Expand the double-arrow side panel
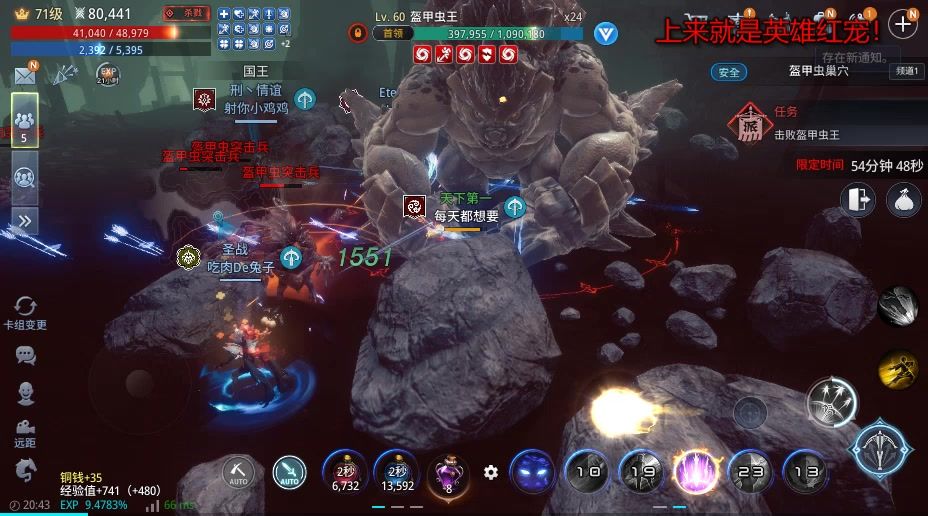The height and width of the screenshot is (516, 928). pos(24,221)
